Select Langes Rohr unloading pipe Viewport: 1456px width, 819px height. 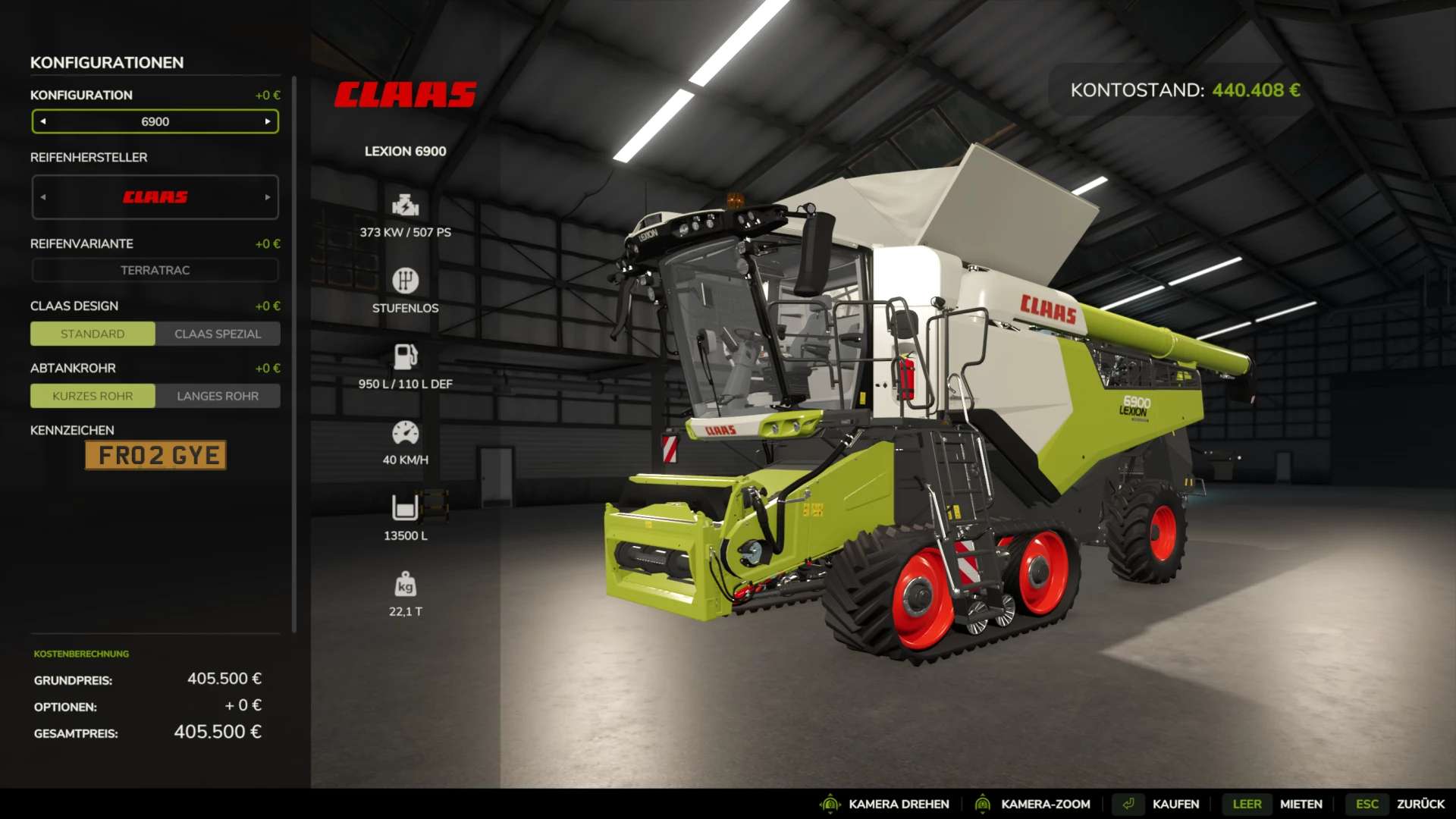(218, 396)
